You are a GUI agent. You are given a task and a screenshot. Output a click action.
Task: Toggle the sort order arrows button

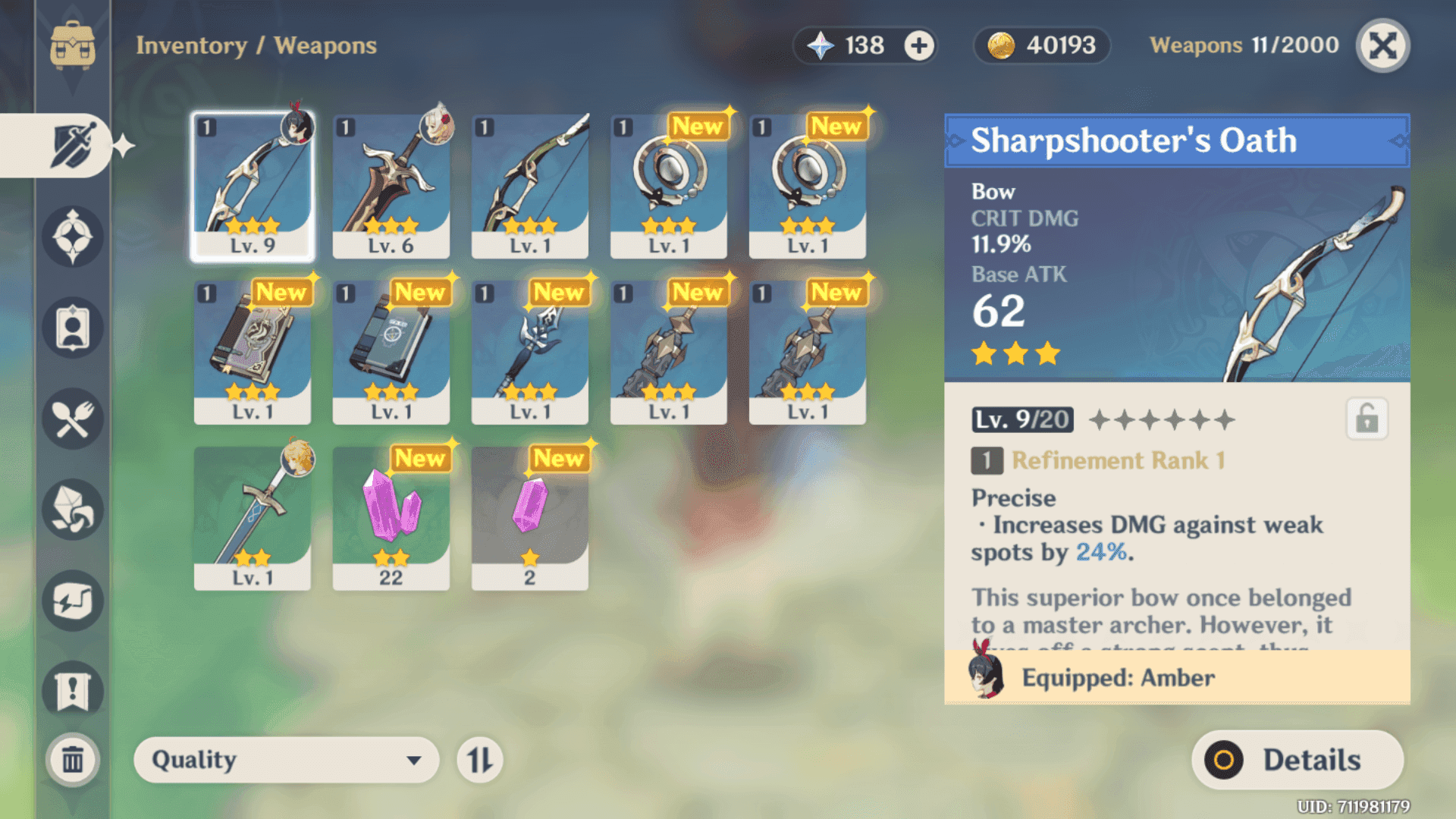(x=479, y=760)
